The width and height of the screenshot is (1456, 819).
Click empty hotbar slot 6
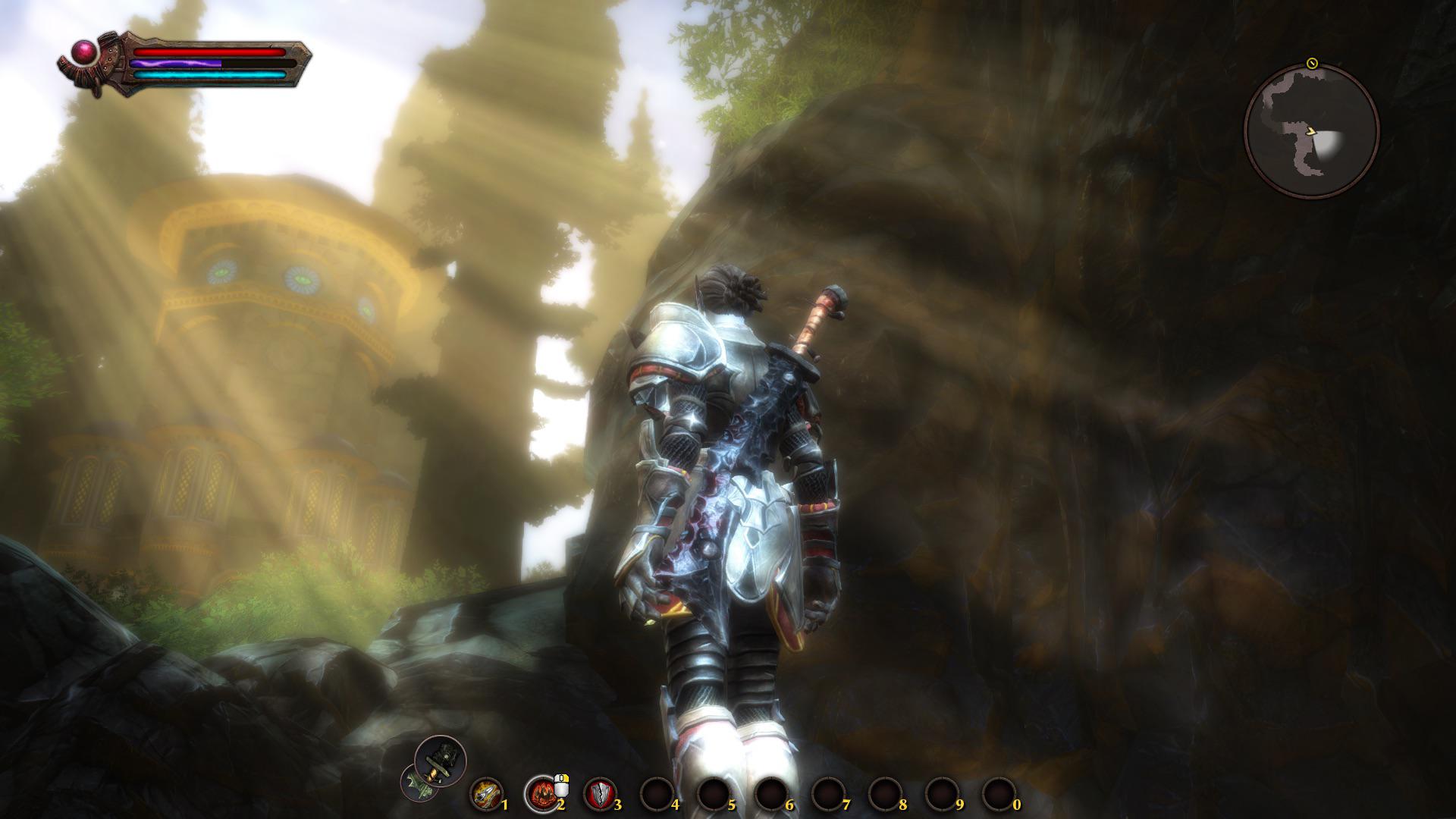[x=771, y=792]
